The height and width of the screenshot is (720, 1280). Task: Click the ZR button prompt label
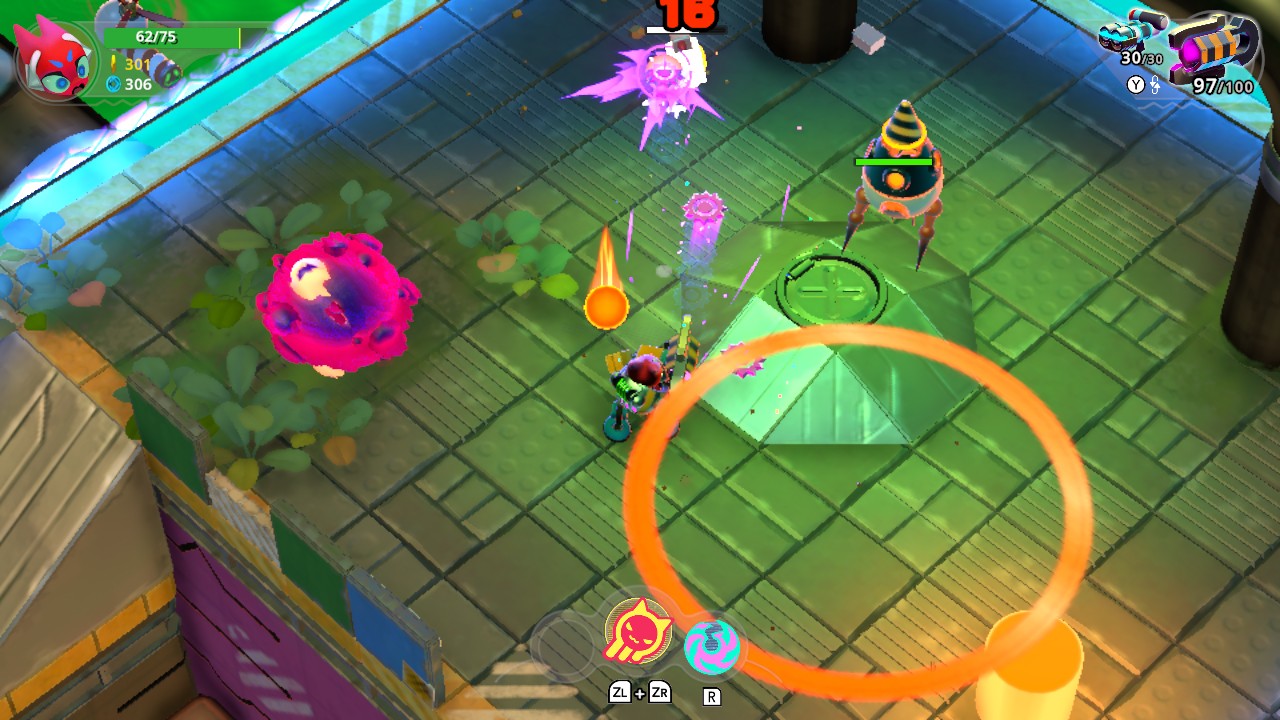[x=661, y=692]
